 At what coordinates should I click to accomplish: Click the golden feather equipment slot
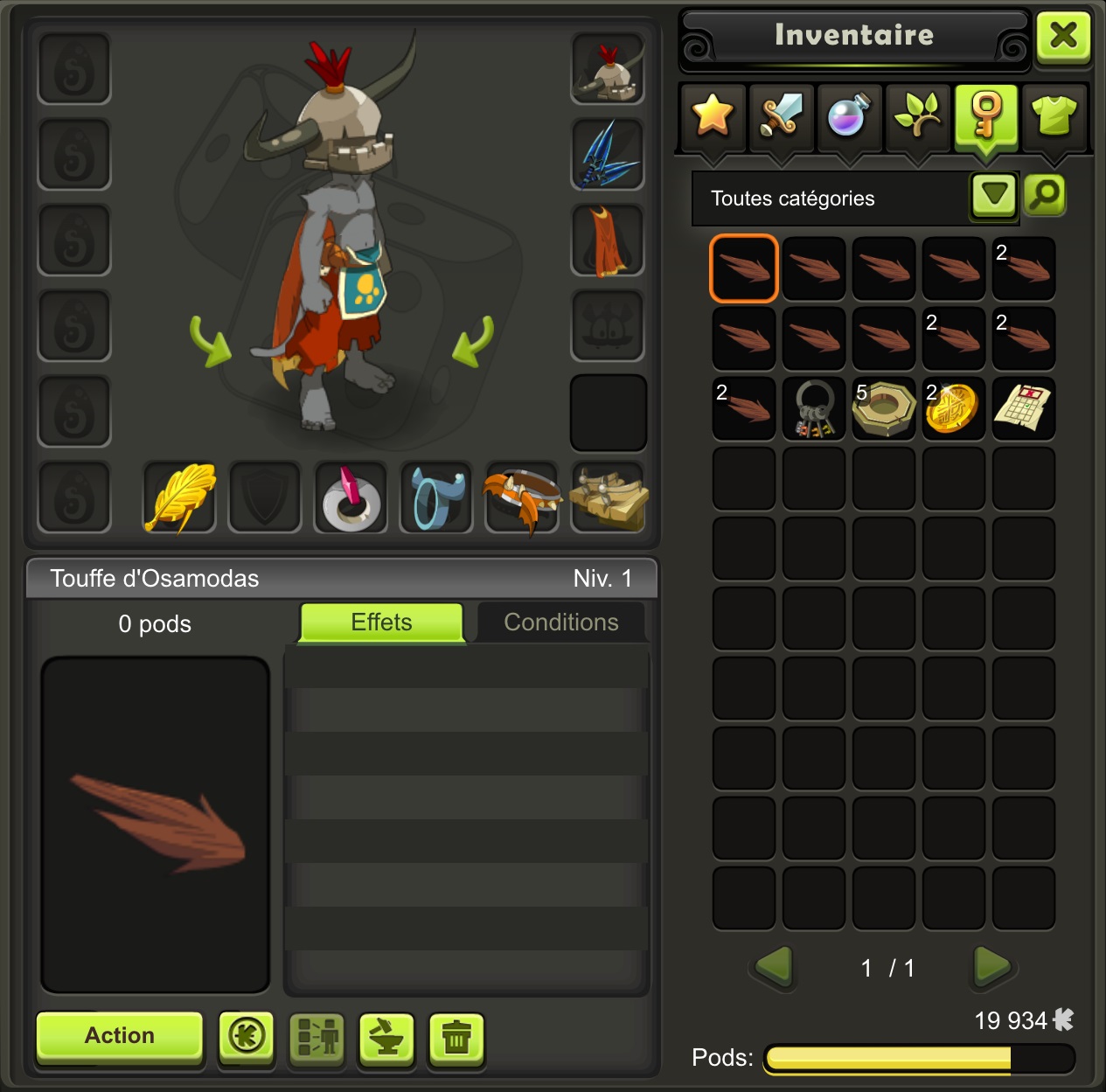180,497
